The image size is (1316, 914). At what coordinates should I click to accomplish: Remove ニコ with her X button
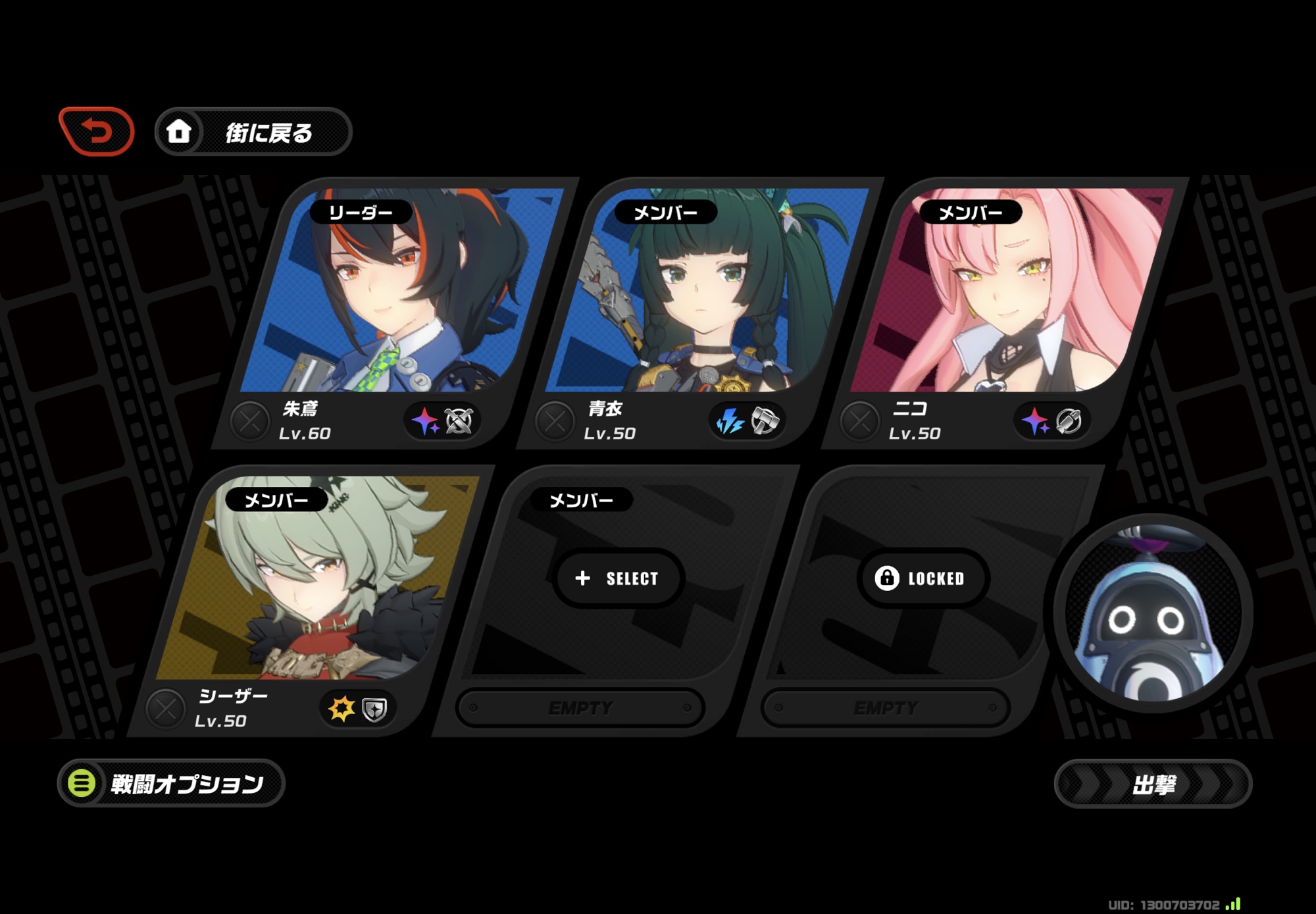click(x=859, y=420)
